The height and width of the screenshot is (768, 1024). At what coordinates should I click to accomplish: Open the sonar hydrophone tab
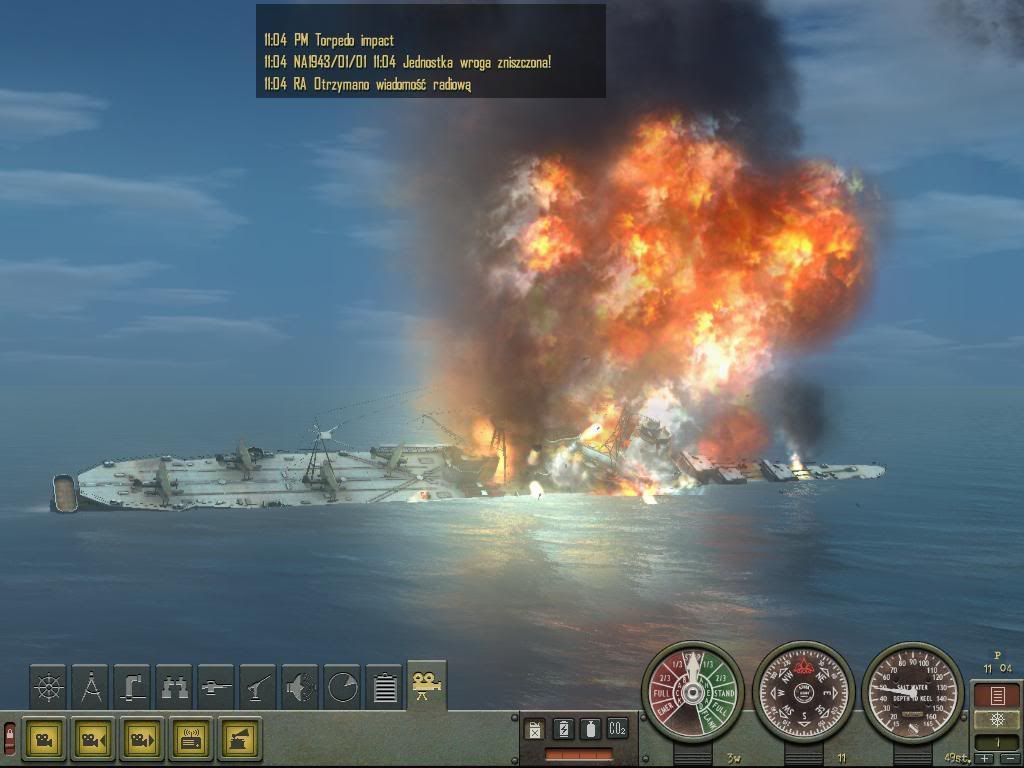[x=301, y=688]
